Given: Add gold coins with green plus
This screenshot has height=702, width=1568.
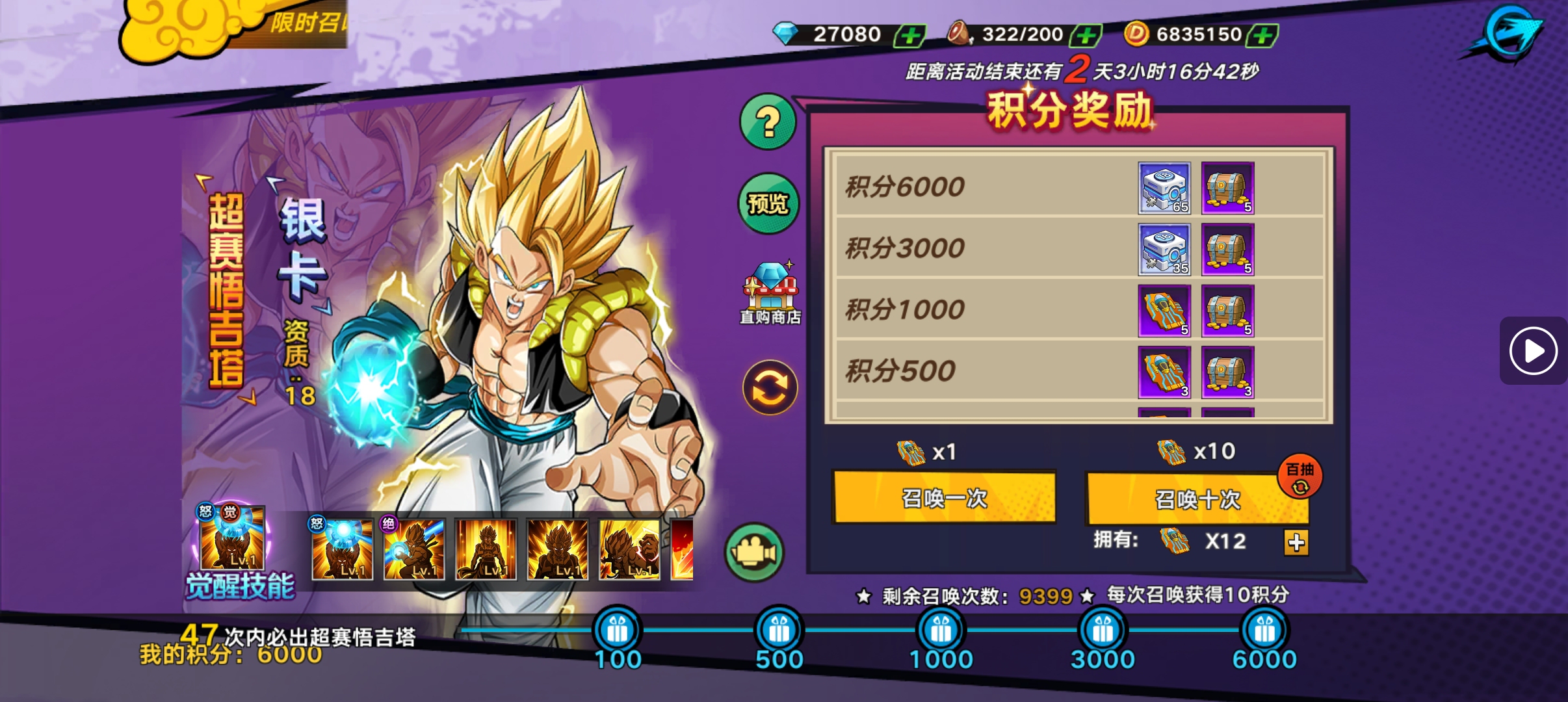Looking at the screenshot, I should (1262, 35).
